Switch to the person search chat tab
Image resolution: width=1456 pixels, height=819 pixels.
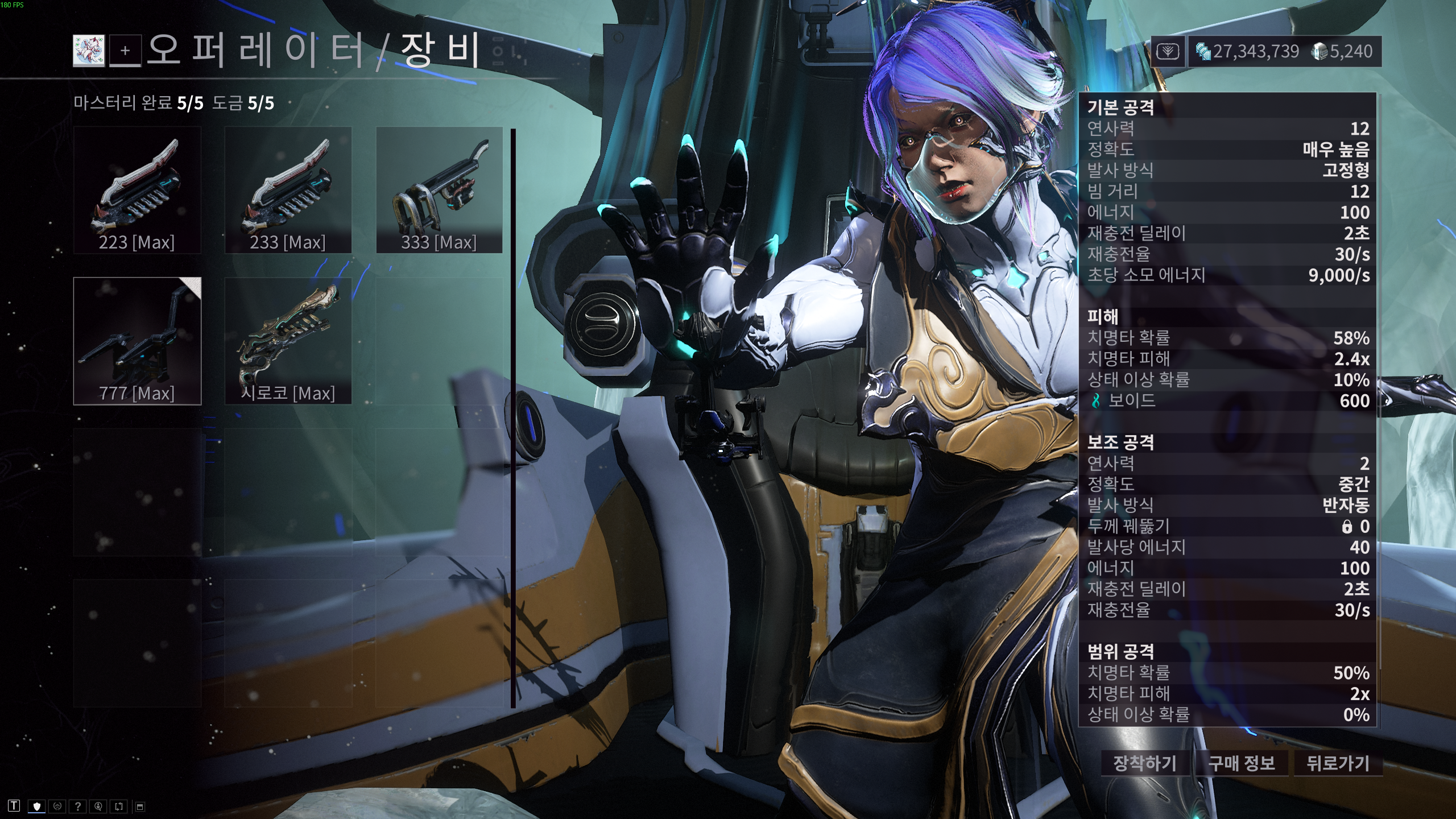click(x=98, y=806)
